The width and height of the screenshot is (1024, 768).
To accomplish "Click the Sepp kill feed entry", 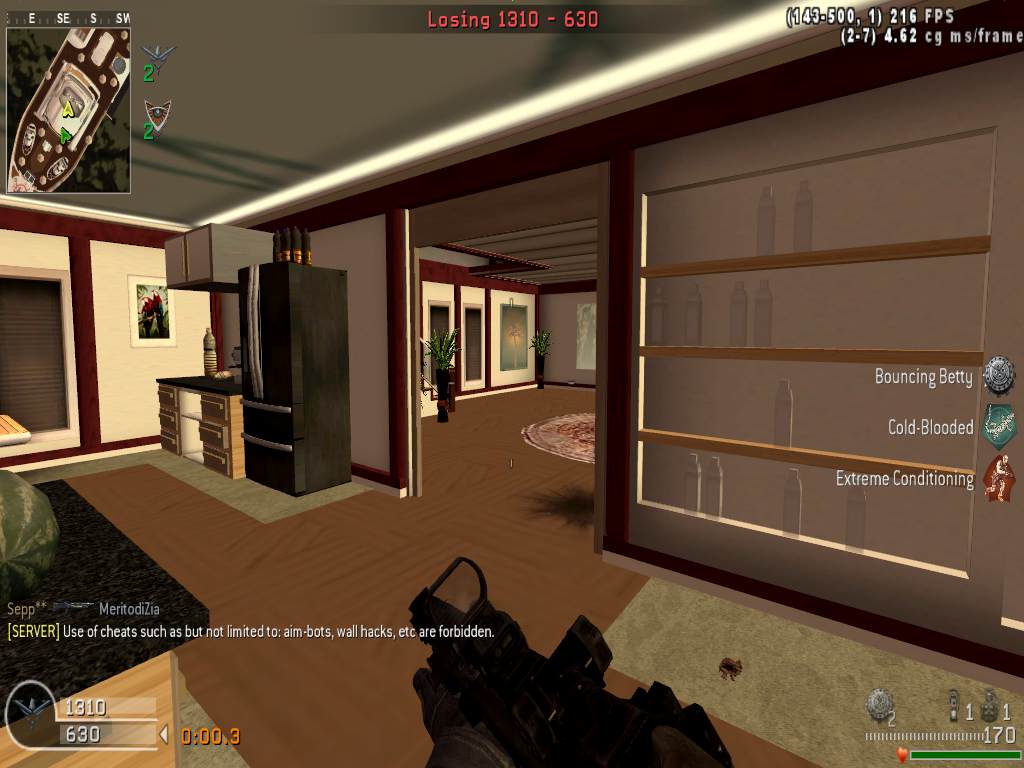I will coord(83,608).
